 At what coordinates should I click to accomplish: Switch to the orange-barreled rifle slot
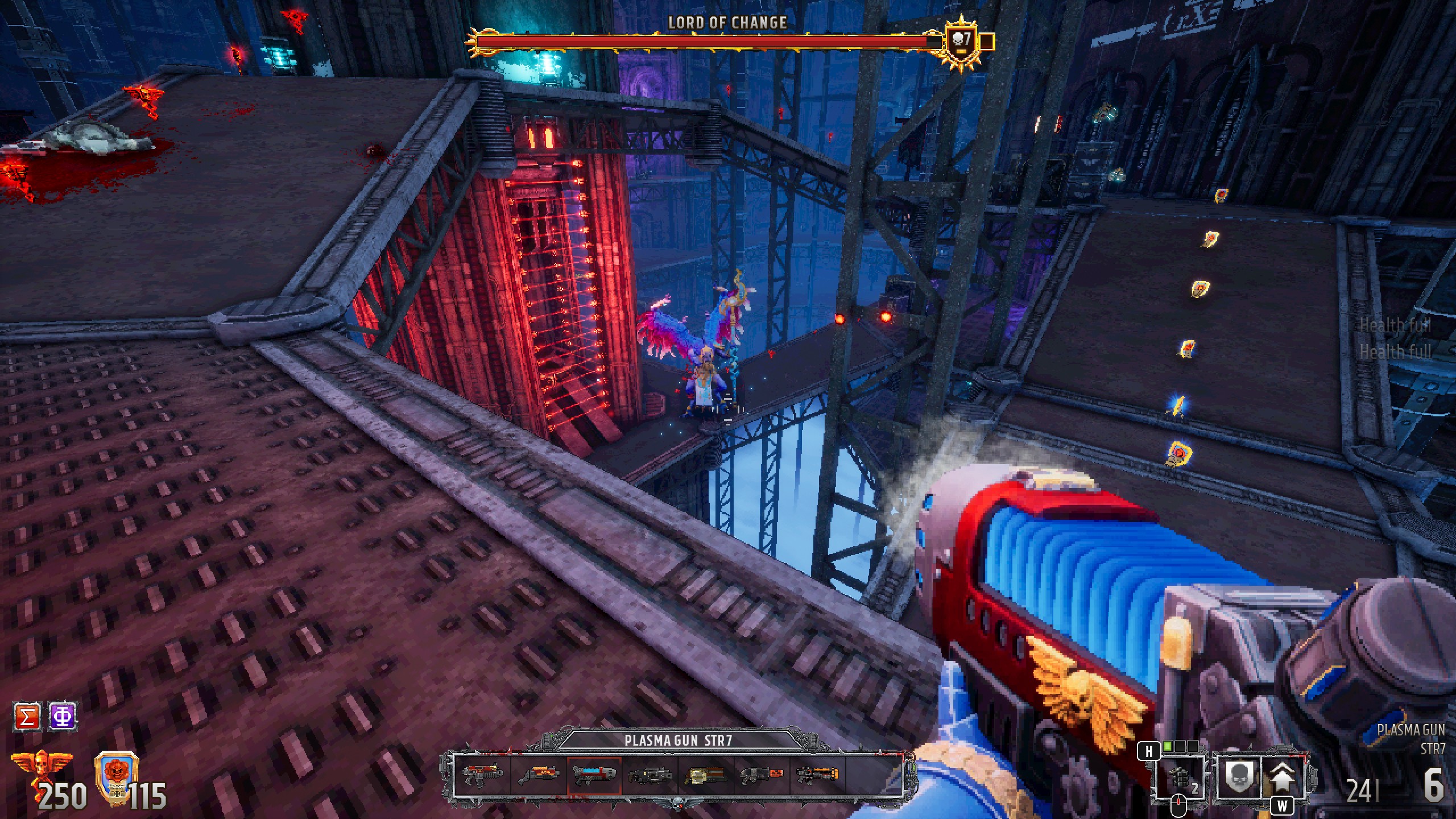[817, 775]
